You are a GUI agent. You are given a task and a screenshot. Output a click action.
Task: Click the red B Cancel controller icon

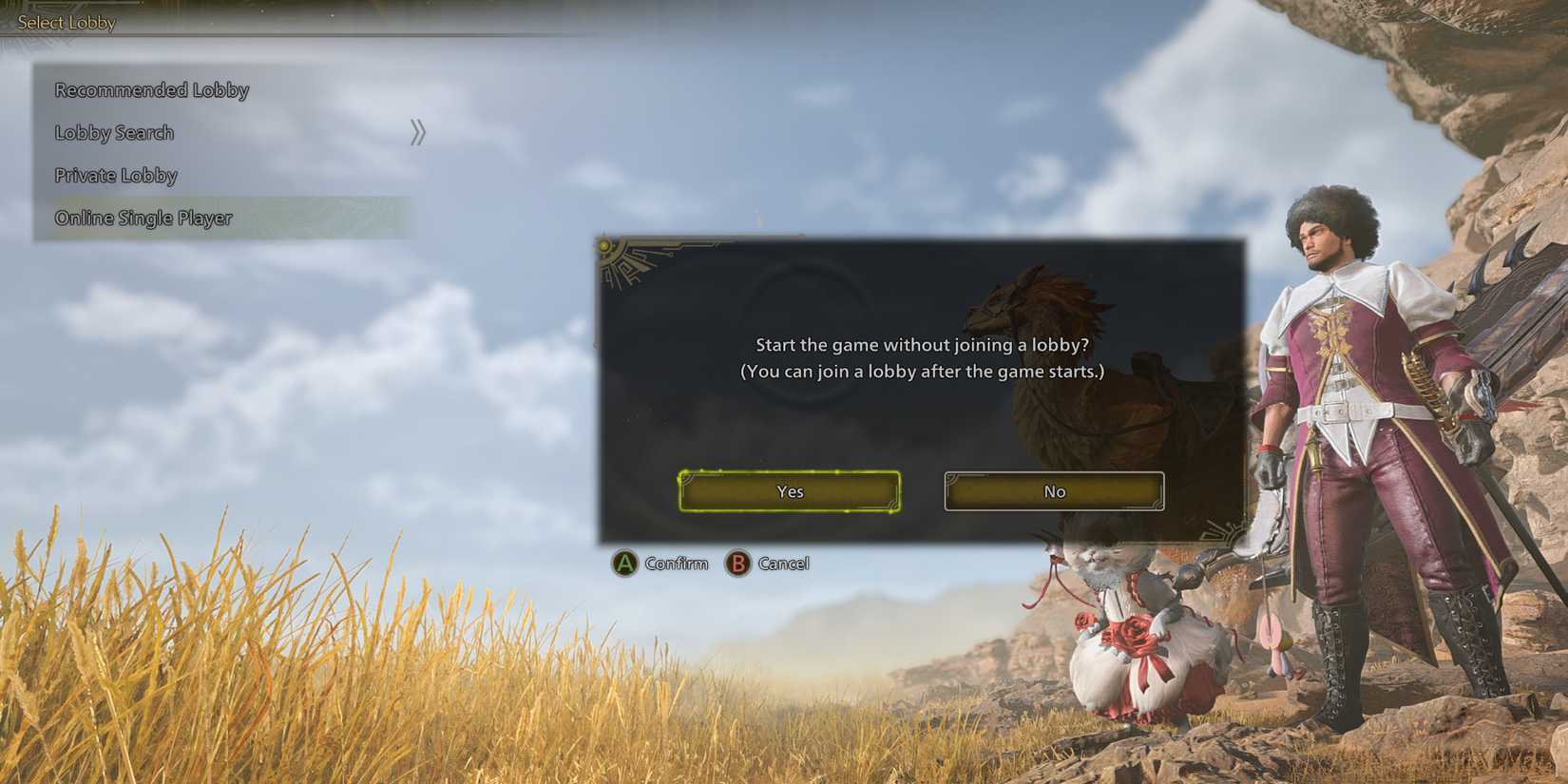738,564
